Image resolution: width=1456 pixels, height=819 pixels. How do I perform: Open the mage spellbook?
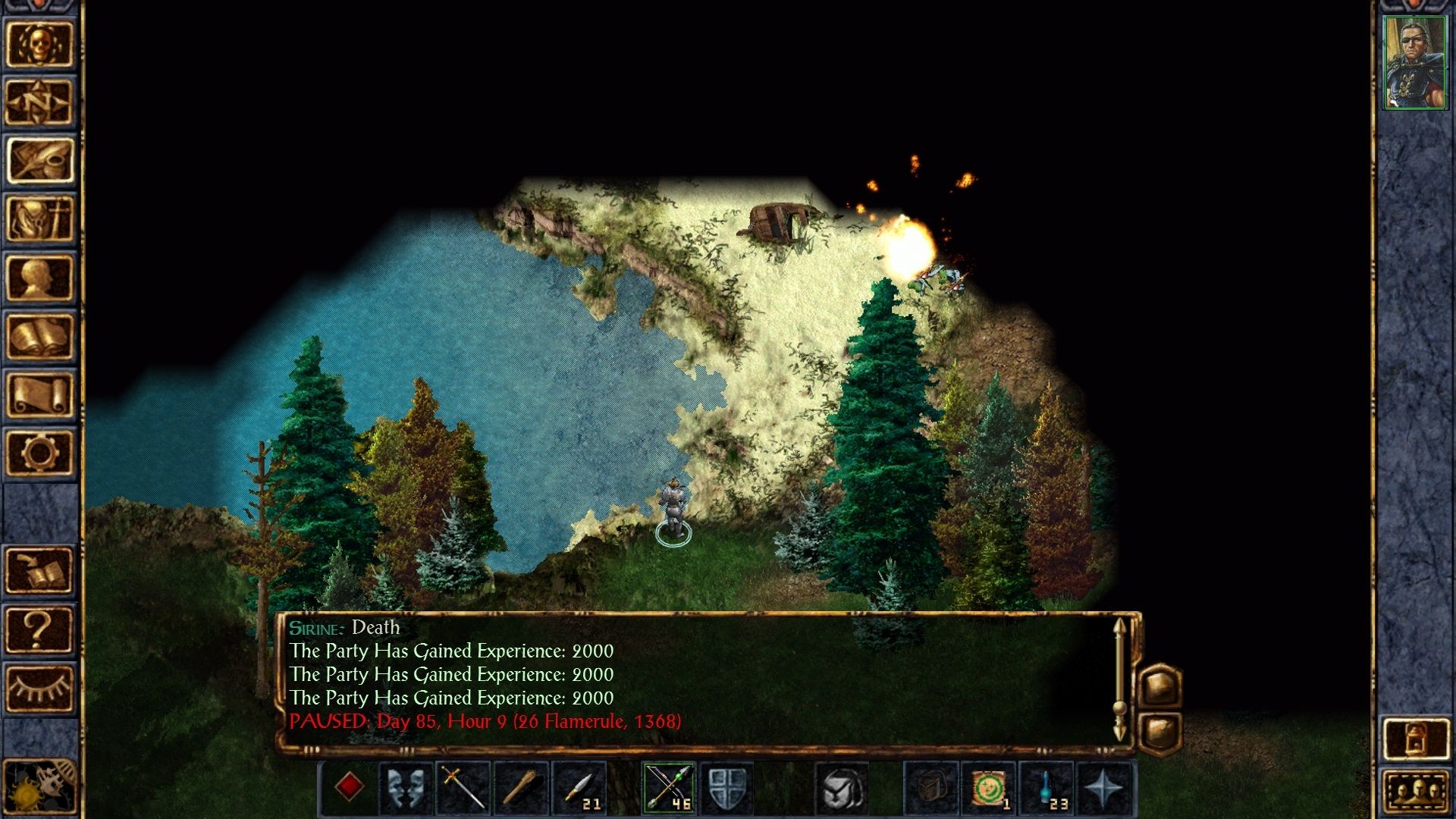click(x=39, y=336)
